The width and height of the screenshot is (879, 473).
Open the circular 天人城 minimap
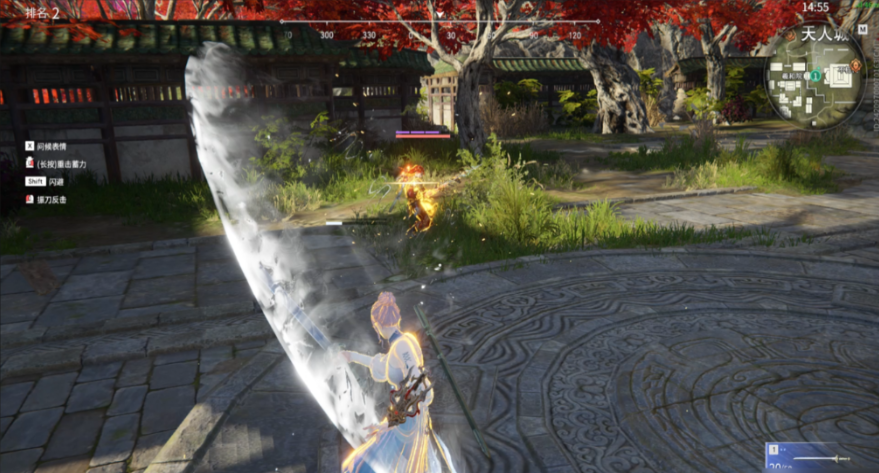815,76
